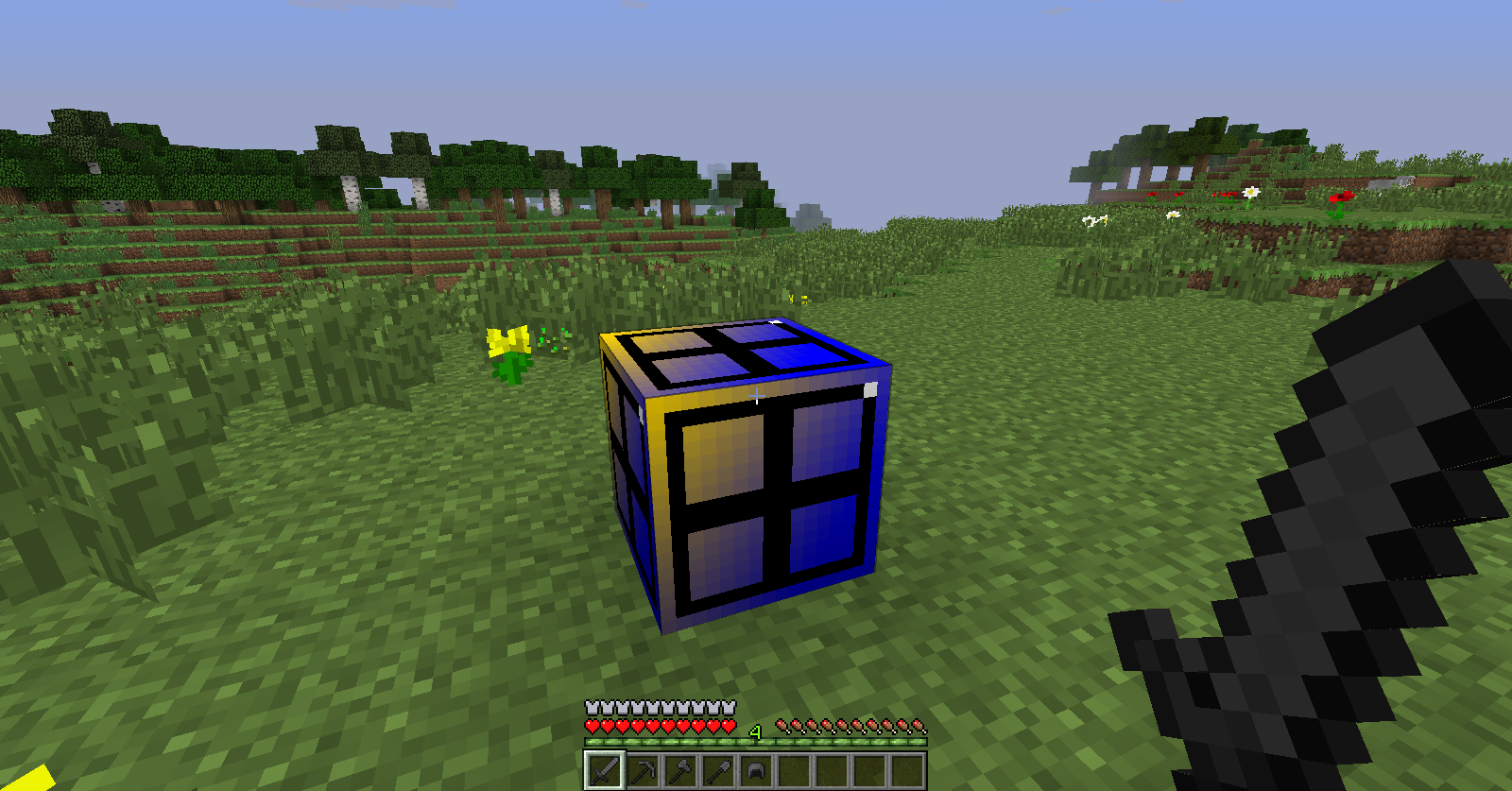Screen dimensions: 1512x791
Task: Click the first heart in the health bar
Action: (x=593, y=726)
